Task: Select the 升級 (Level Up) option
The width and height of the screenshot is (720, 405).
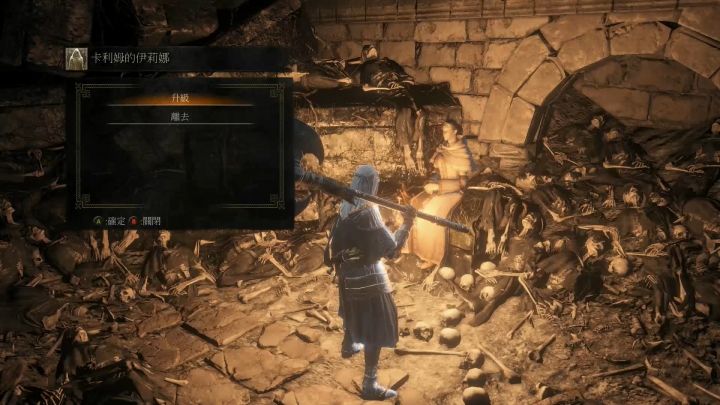Action: 181,99
